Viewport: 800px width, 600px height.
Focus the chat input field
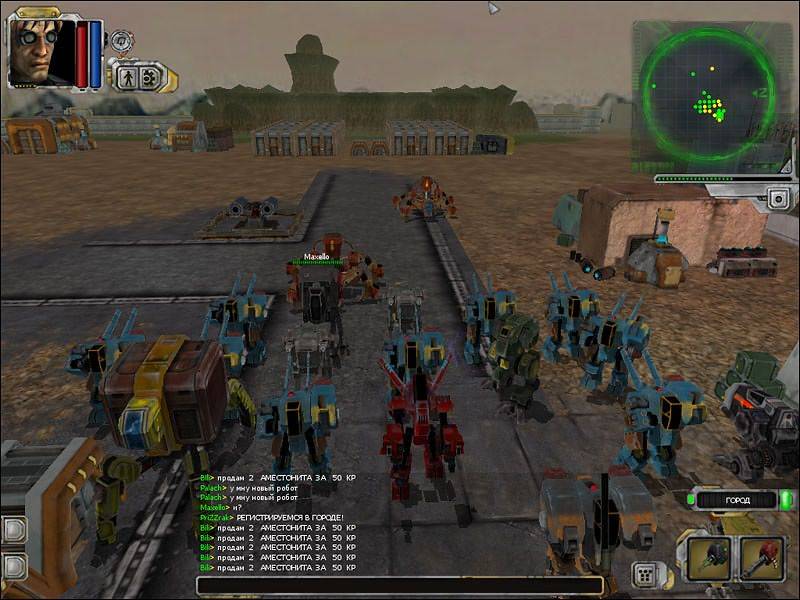tap(400, 586)
